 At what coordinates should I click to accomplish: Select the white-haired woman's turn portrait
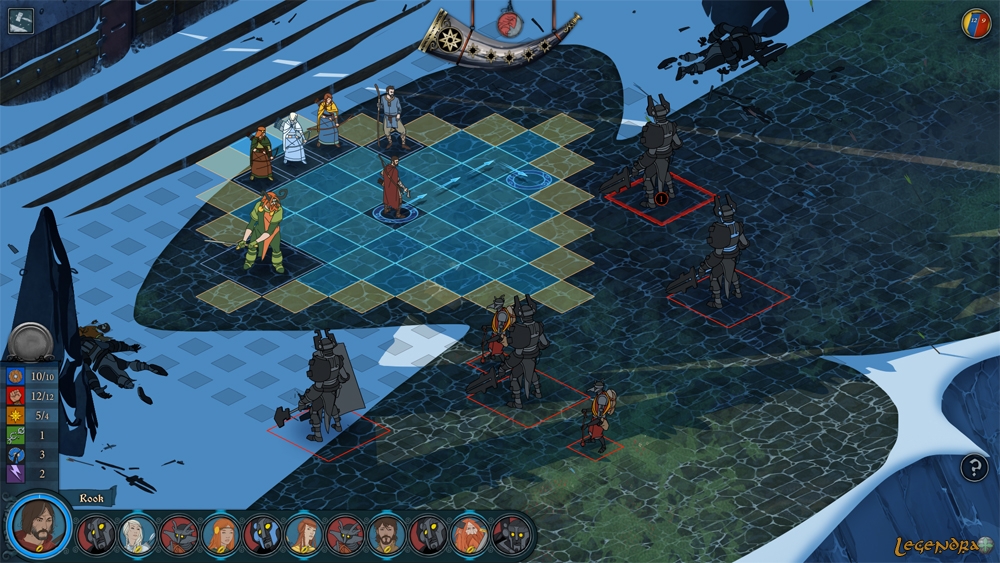point(137,535)
